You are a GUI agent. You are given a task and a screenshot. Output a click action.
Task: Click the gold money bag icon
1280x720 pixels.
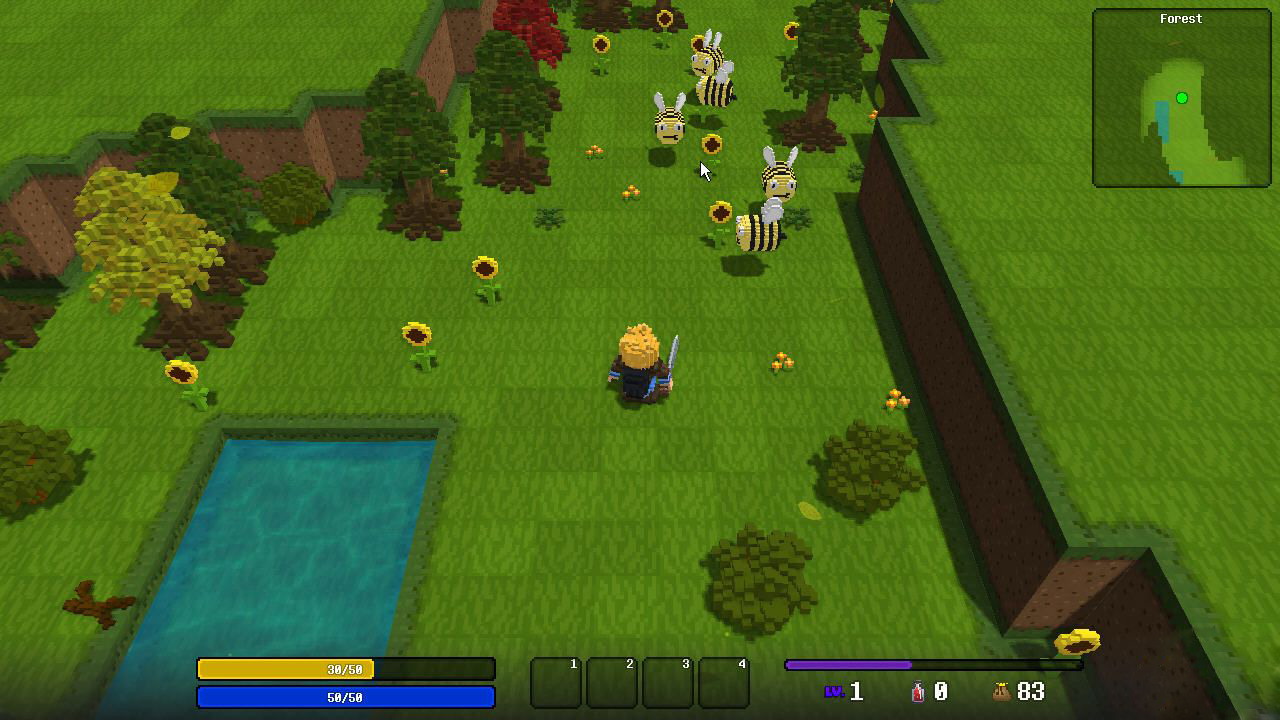1000,691
